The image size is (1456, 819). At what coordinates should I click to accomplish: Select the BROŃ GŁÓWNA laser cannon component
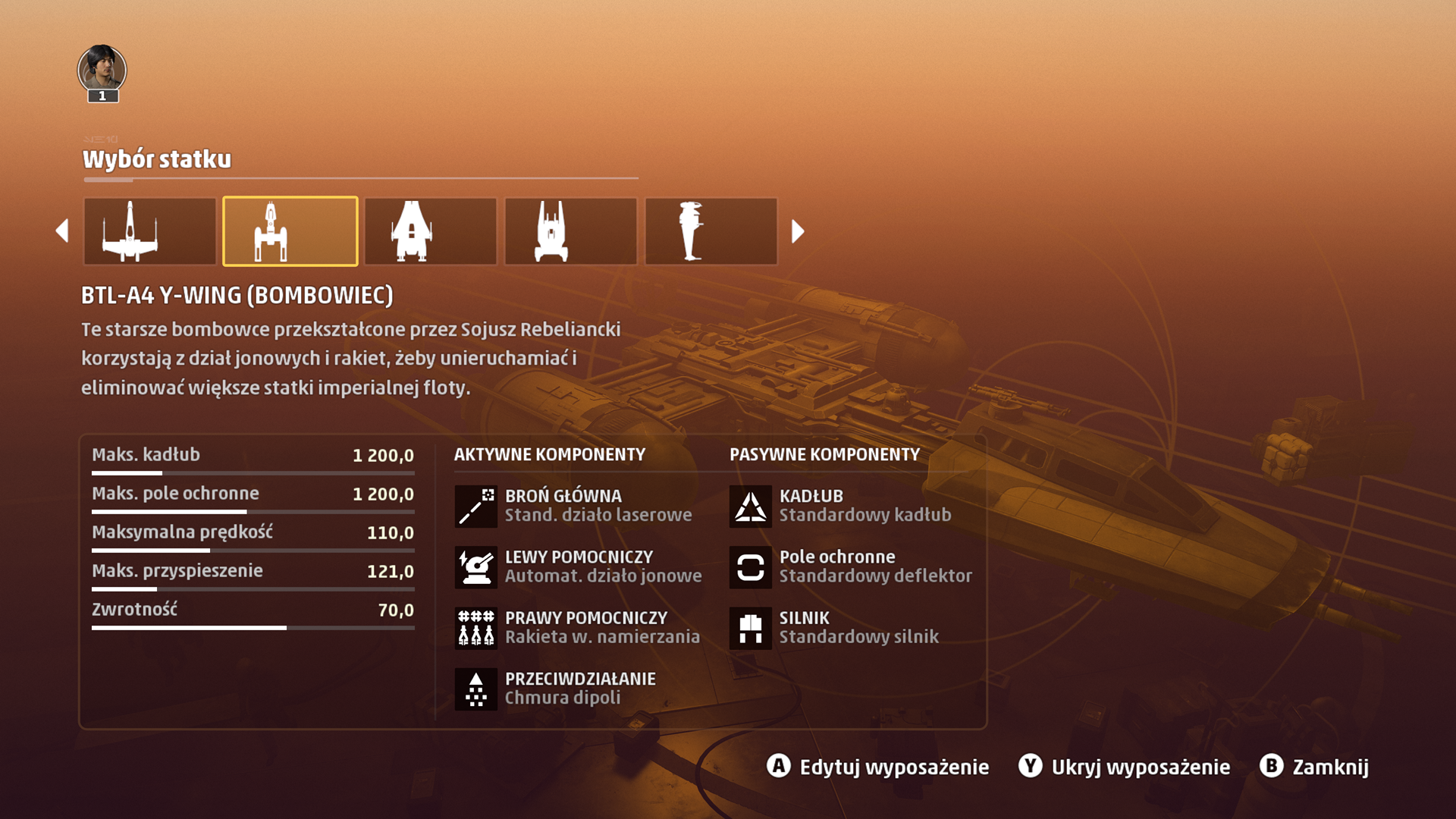(573, 506)
